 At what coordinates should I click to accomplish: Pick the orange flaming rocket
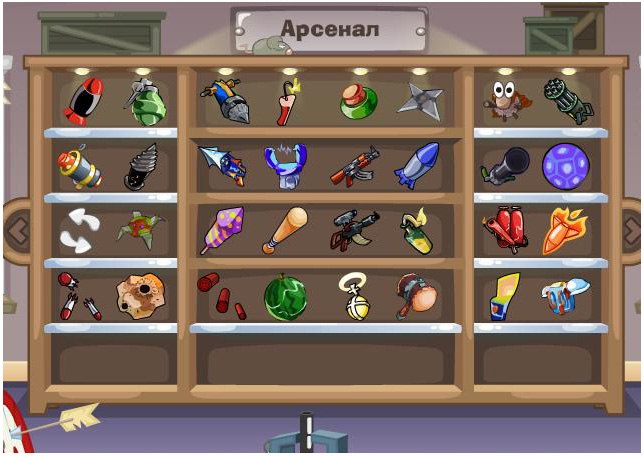coord(564,231)
